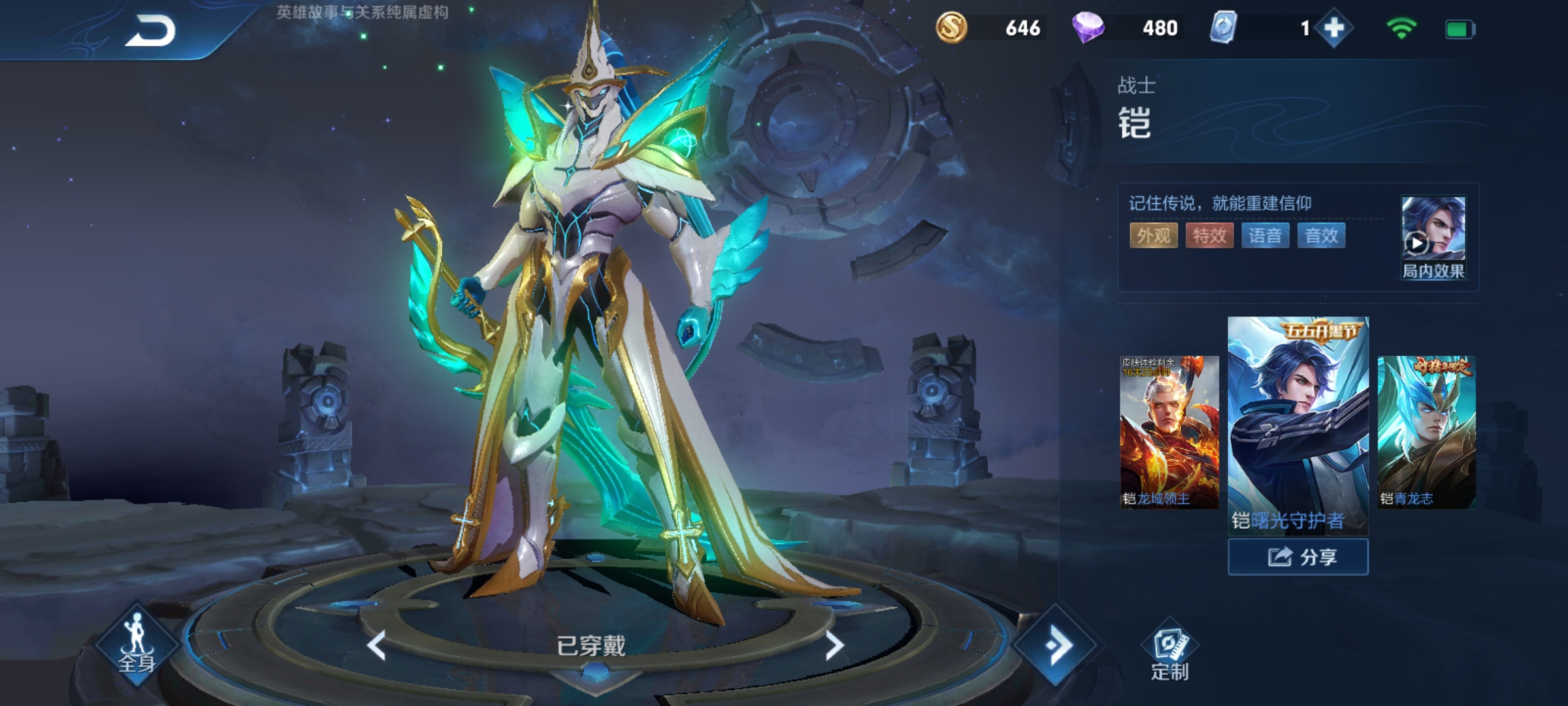The width and height of the screenshot is (1568, 706).
Task: Choose the 龙域领主 skin card
Action: (x=1169, y=431)
